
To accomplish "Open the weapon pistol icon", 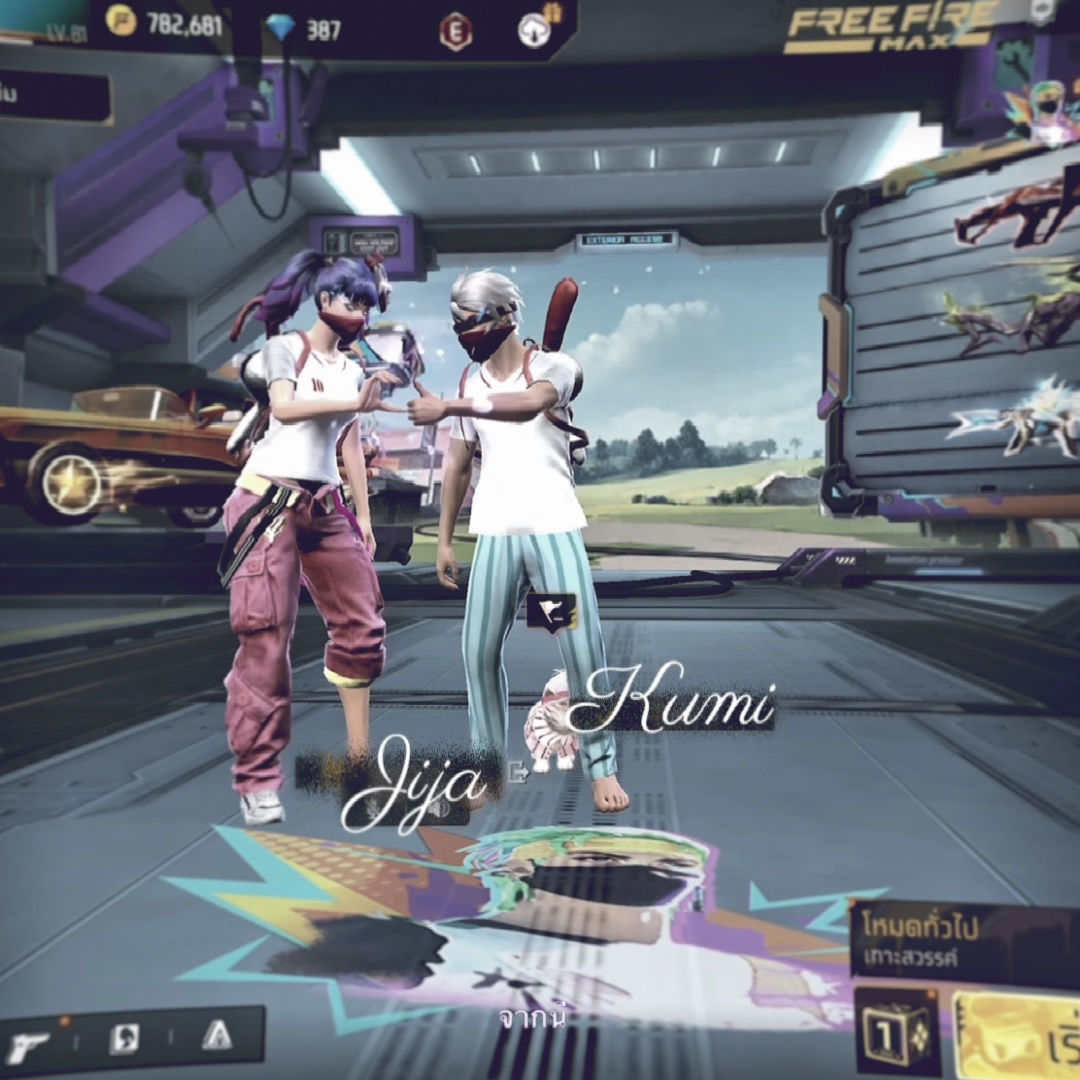I will (x=28, y=1044).
